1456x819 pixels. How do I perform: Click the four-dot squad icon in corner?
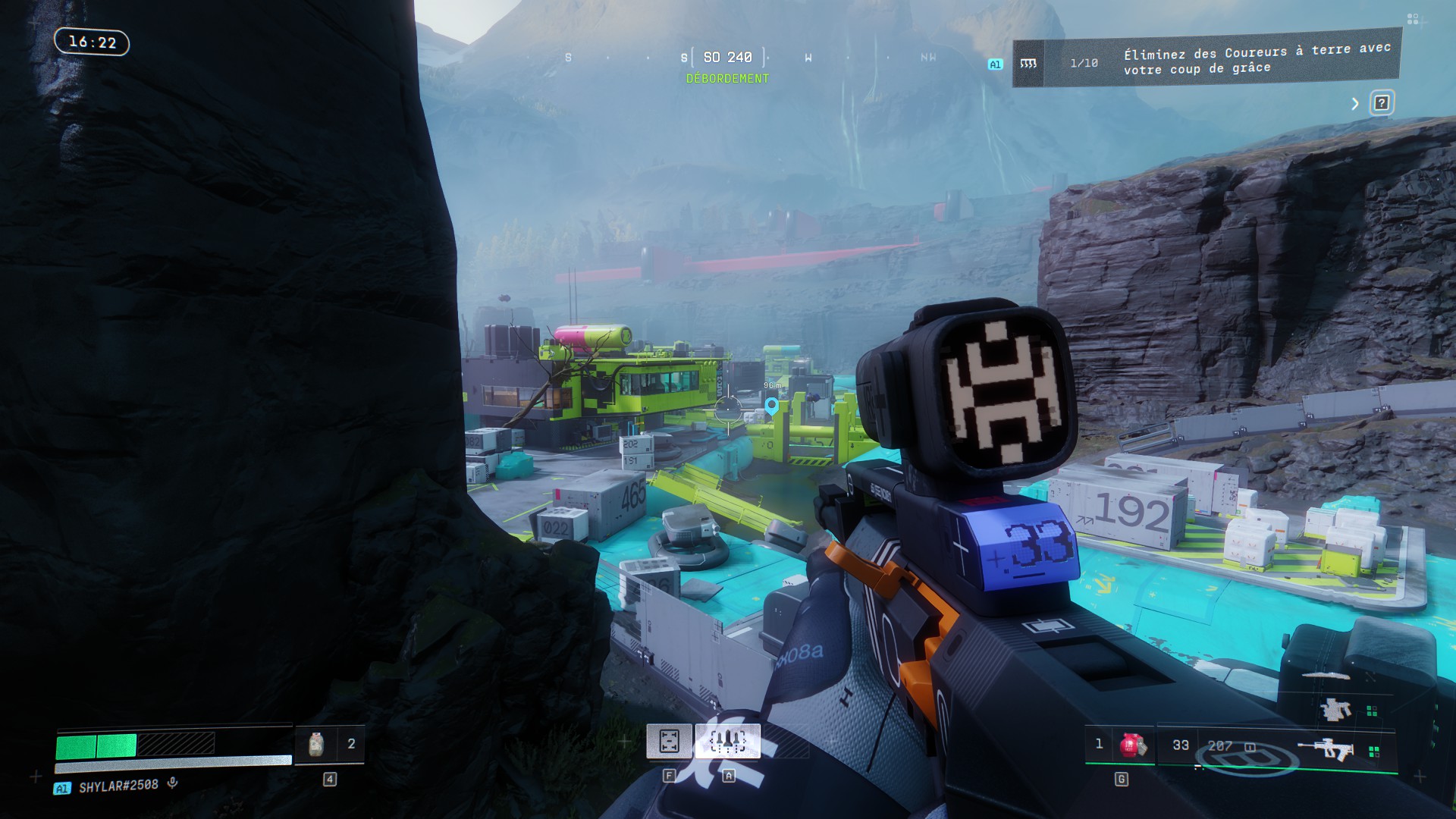point(1412,19)
